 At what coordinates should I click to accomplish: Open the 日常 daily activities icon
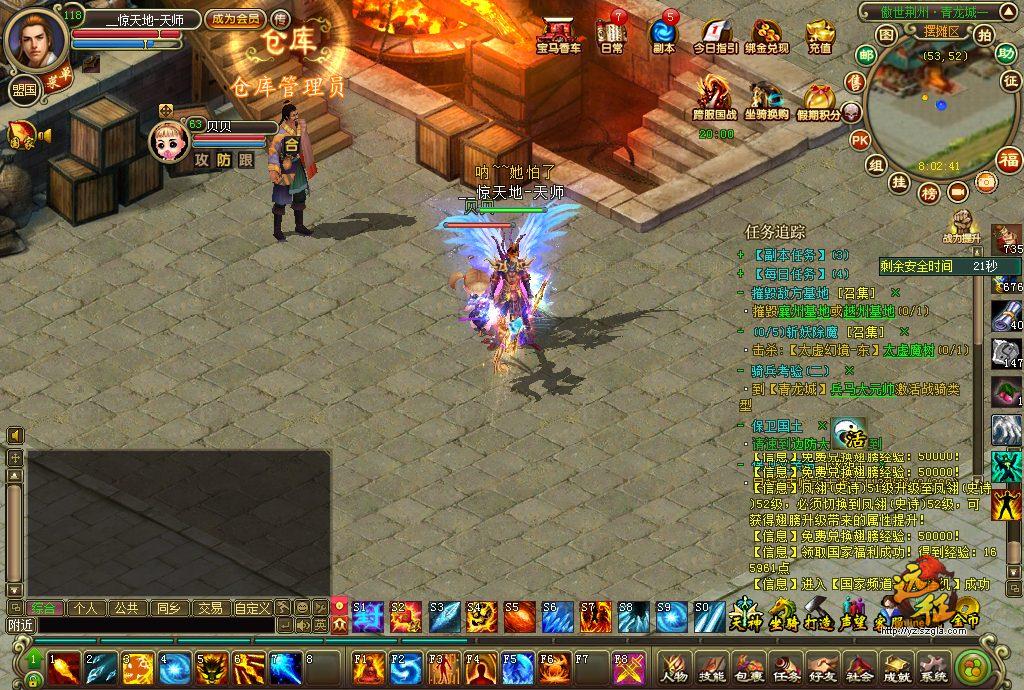611,33
